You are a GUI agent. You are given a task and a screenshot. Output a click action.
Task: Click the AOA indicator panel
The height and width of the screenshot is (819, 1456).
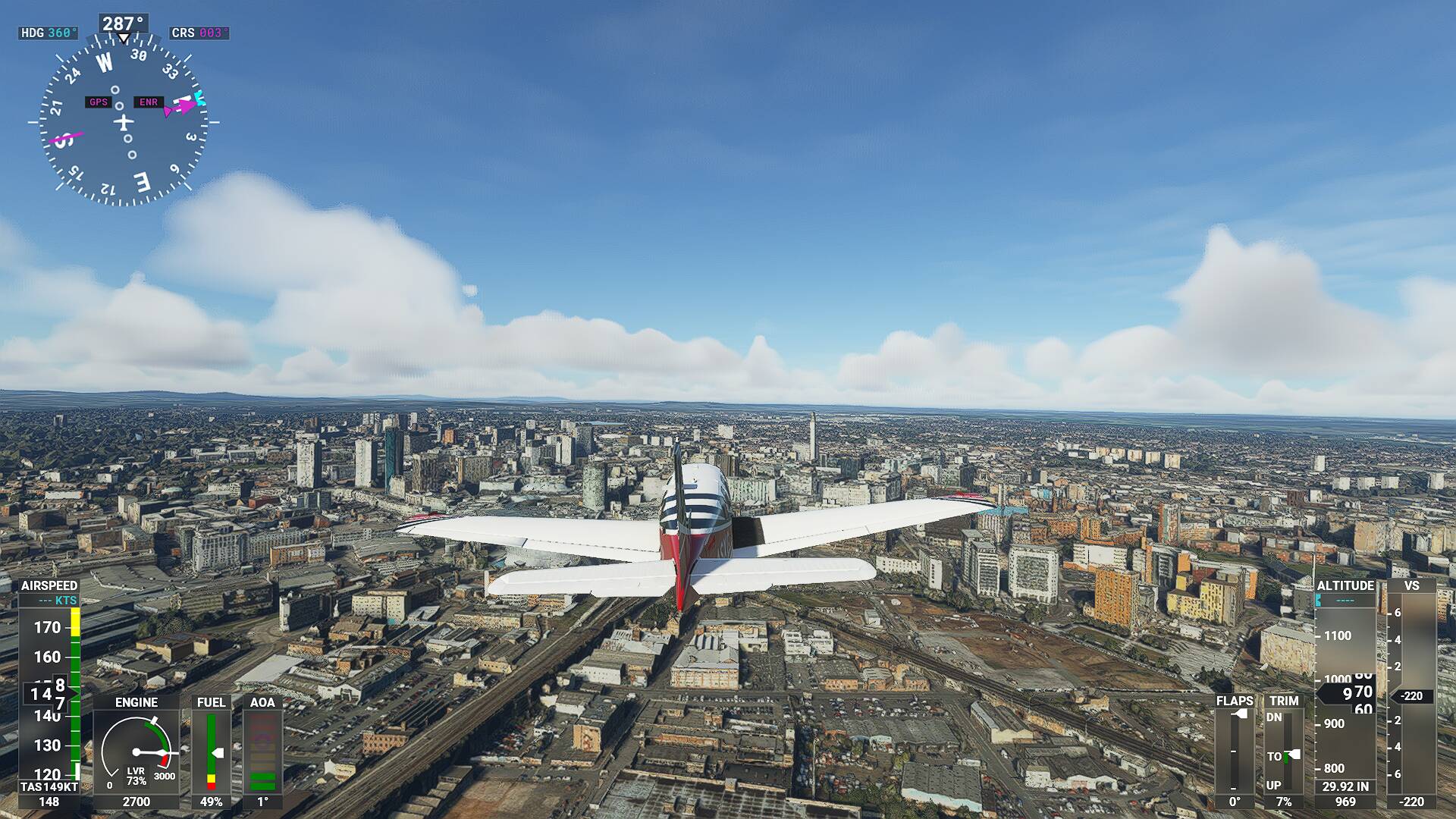tap(262, 751)
